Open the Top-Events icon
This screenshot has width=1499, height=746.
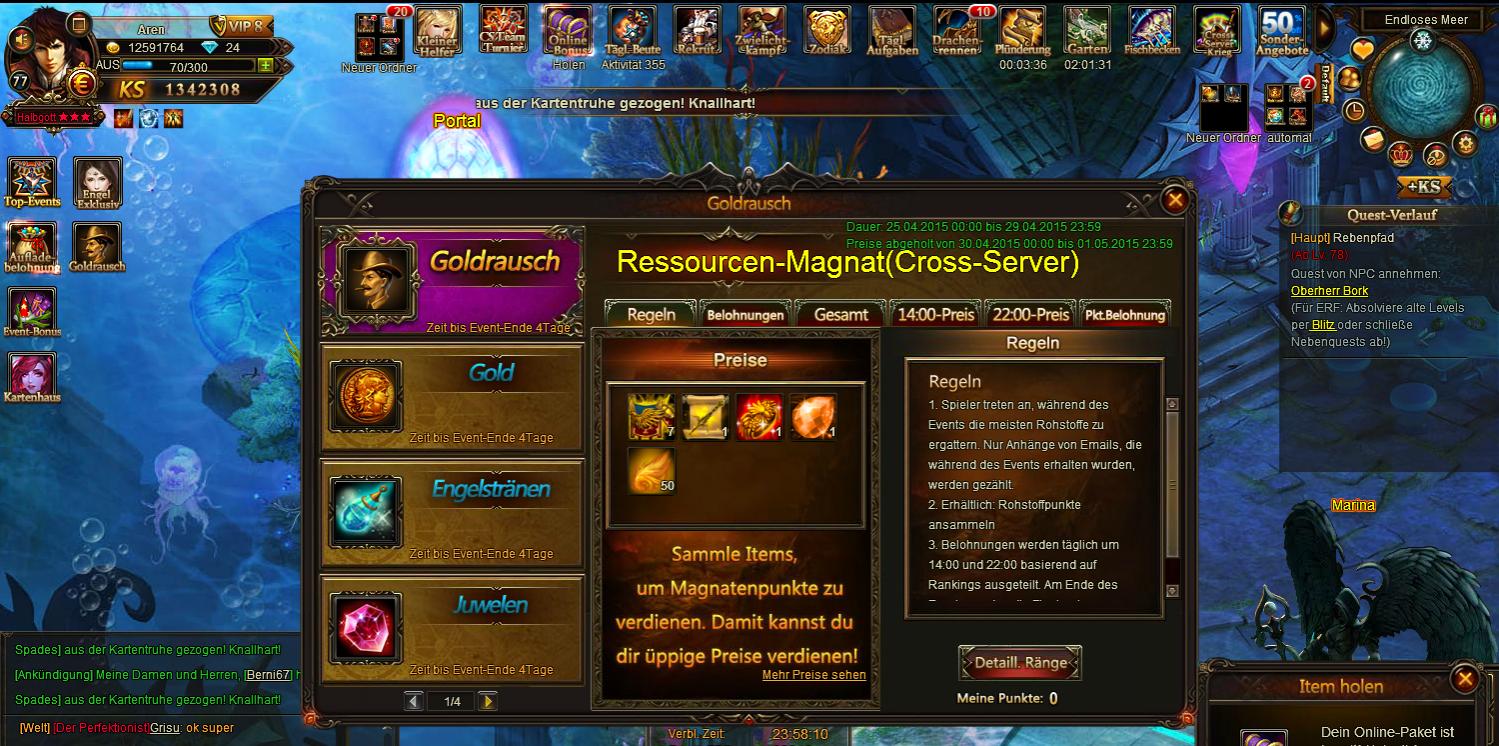tap(32, 180)
